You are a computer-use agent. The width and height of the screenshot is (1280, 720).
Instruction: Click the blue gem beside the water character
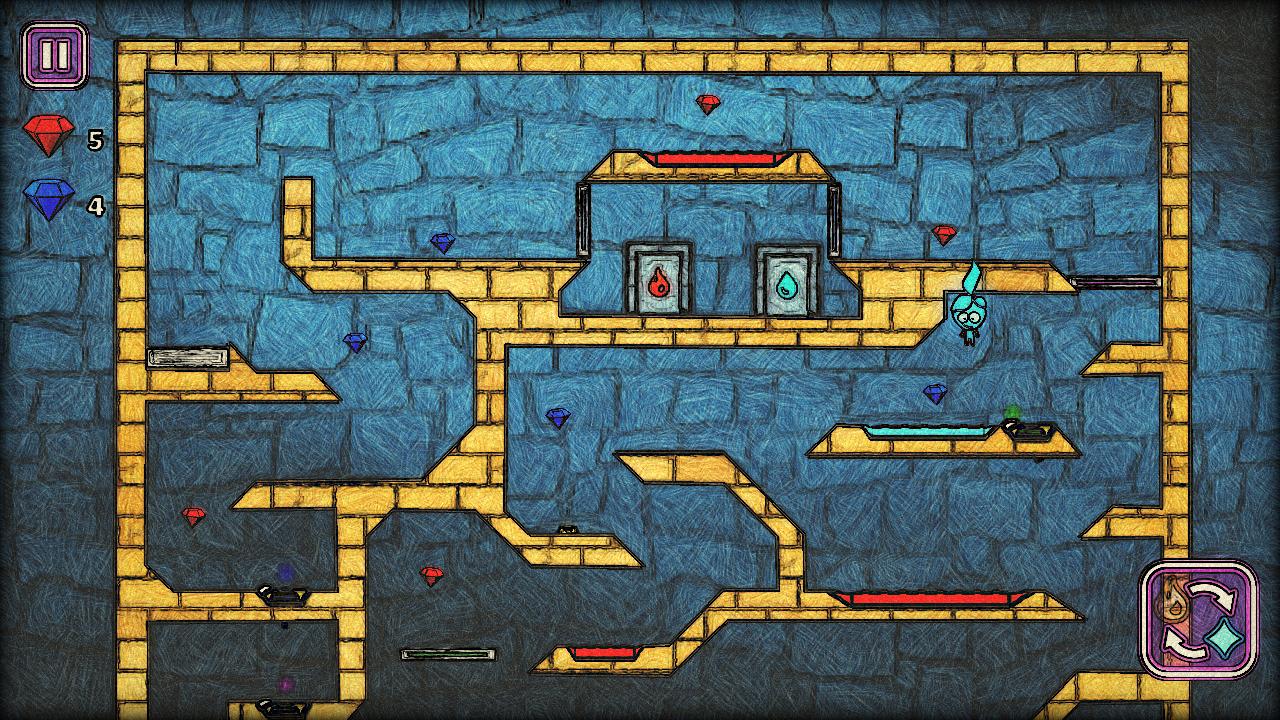pyautogui.click(x=933, y=394)
